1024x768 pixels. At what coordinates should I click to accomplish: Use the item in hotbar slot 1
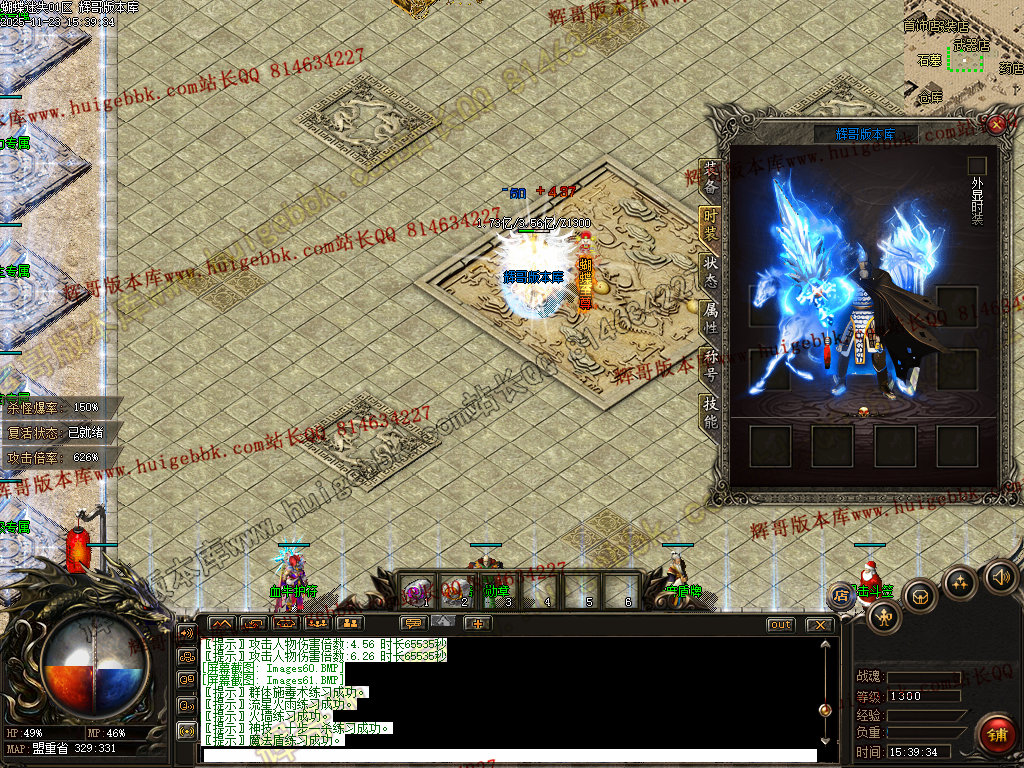click(x=417, y=592)
